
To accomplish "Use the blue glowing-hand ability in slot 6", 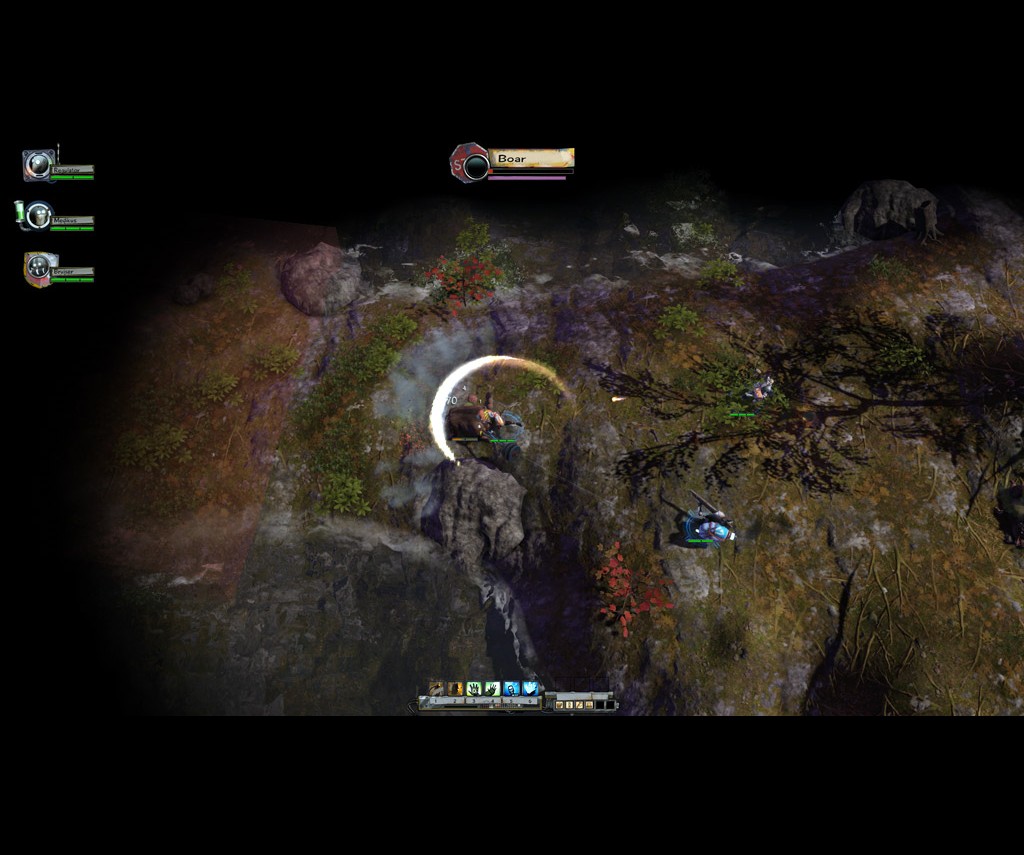I will tap(530, 688).
